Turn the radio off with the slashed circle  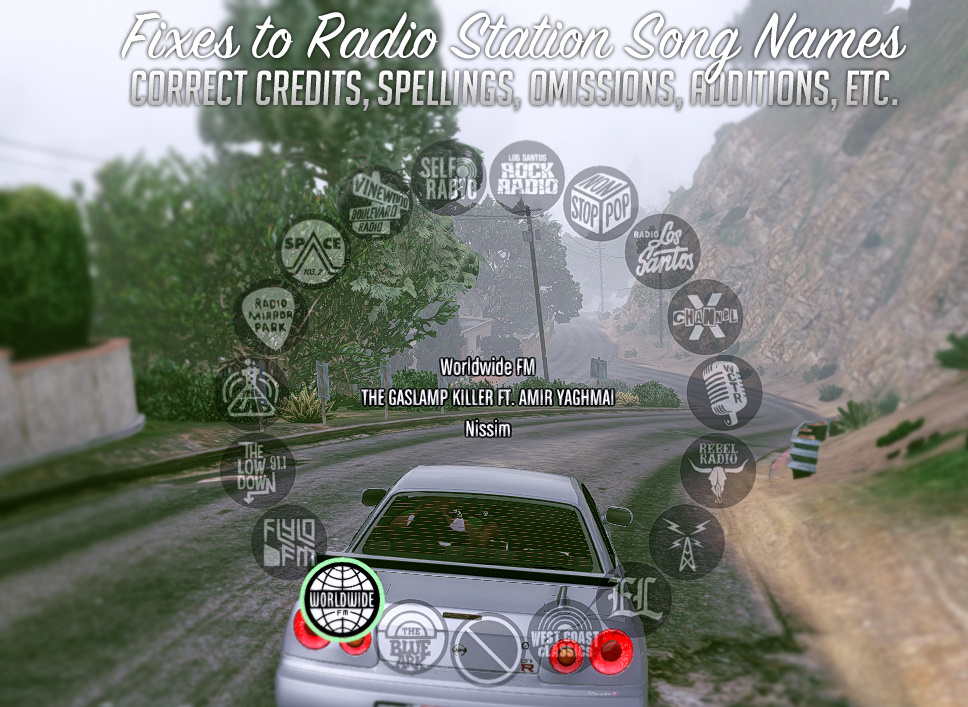click(488, 649)
